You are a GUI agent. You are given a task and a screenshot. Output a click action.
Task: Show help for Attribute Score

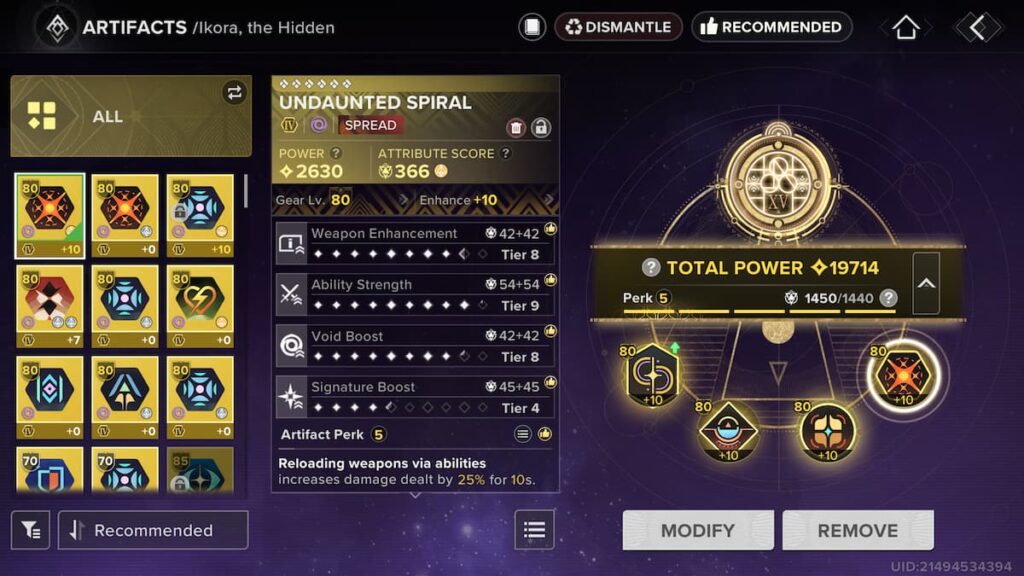click(x=506, y=153)
